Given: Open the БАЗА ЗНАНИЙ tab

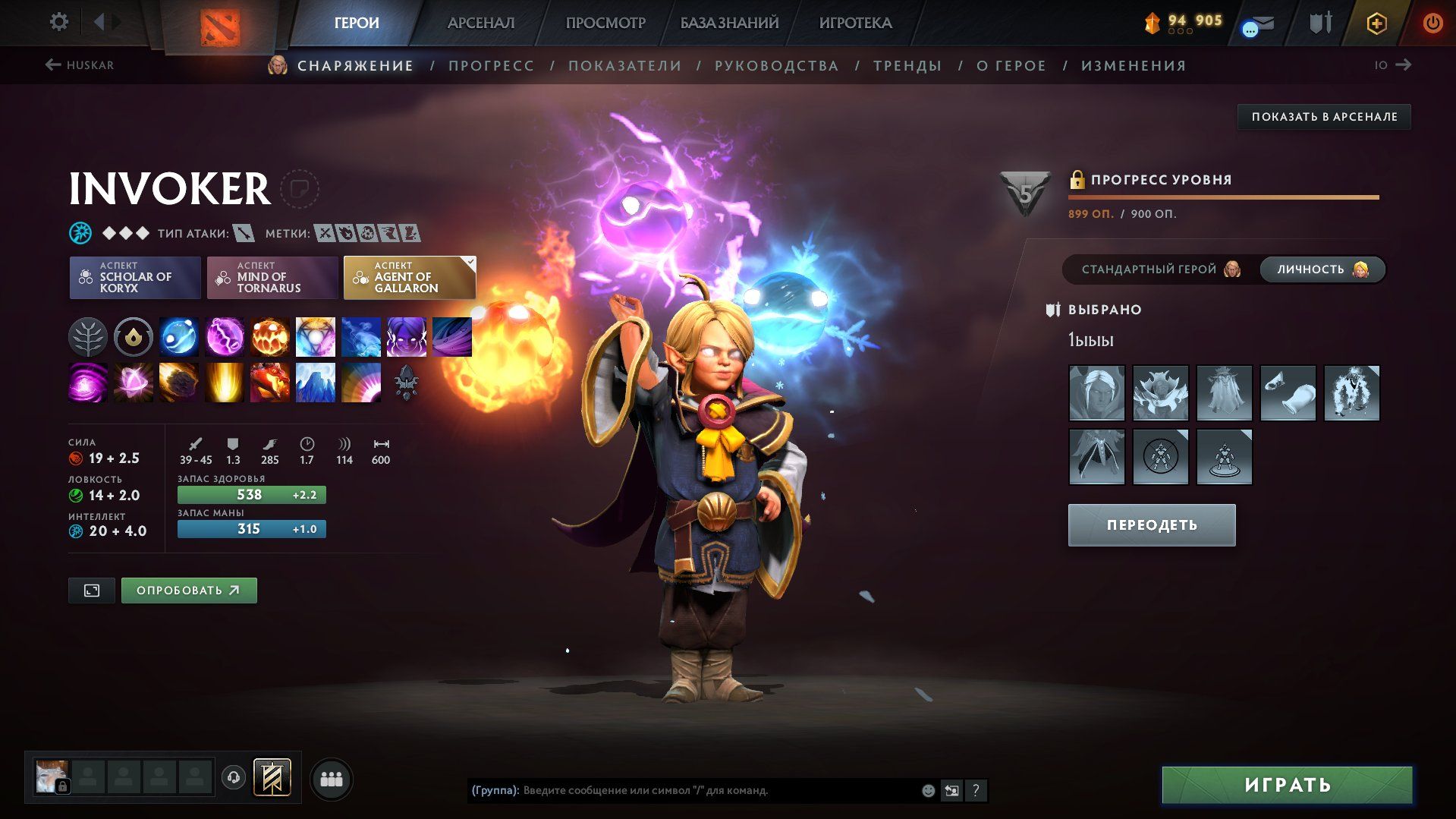Looking at the screenshot, I should click(x=729, y=23).
